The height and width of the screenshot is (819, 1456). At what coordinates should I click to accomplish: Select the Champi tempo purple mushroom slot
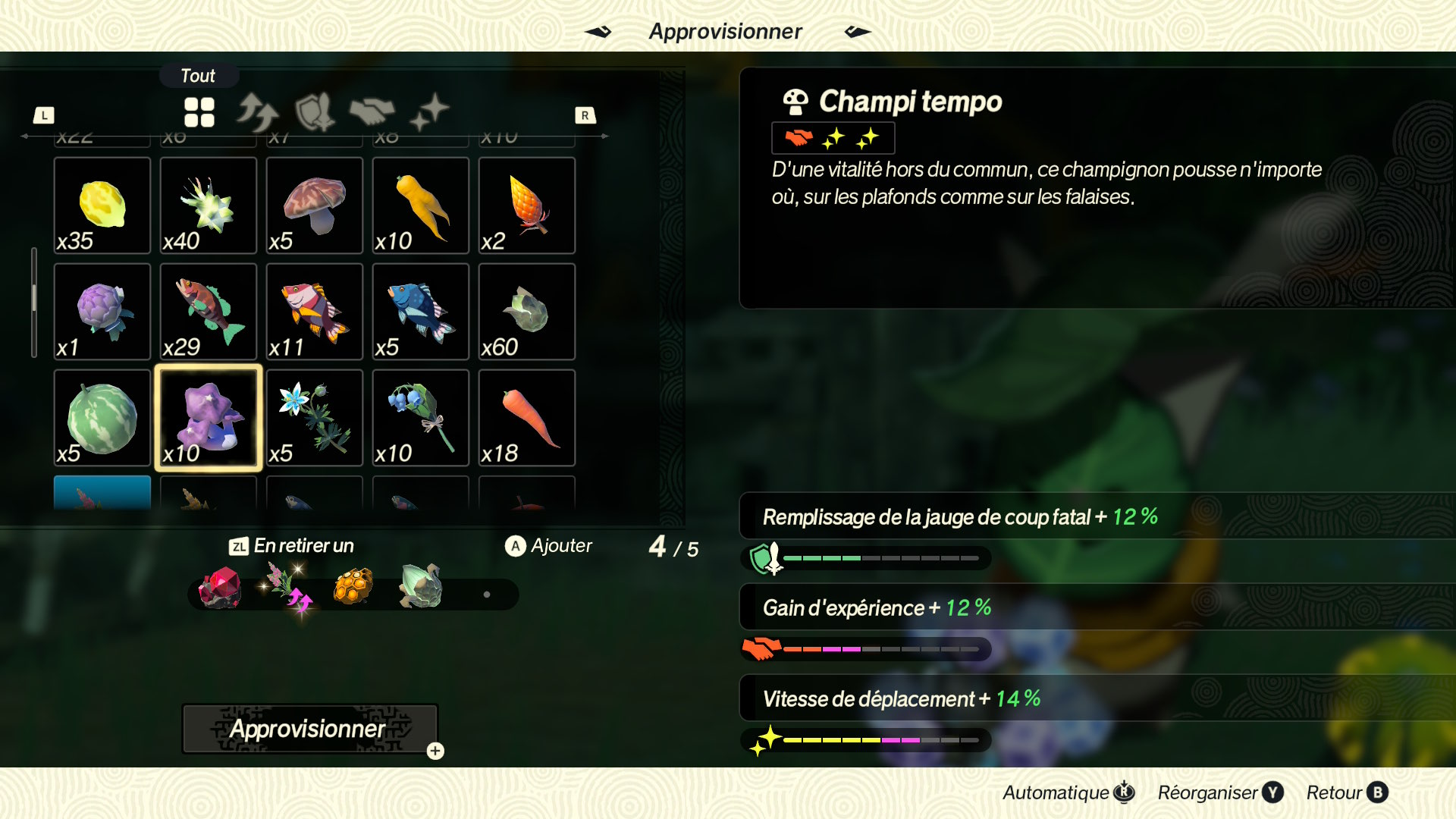pos(209,418)
